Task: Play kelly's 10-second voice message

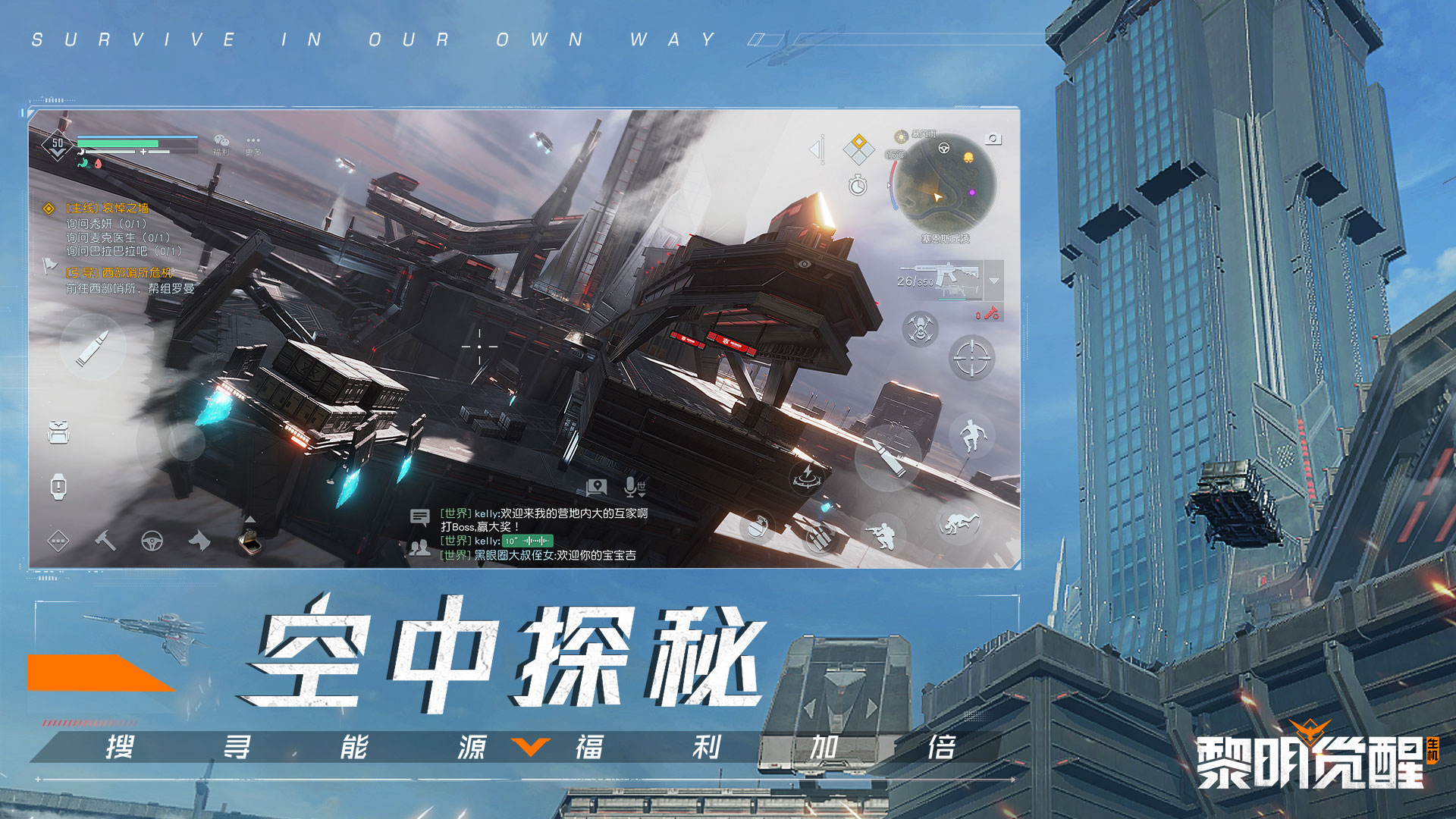Action: [x=528, y=541]
